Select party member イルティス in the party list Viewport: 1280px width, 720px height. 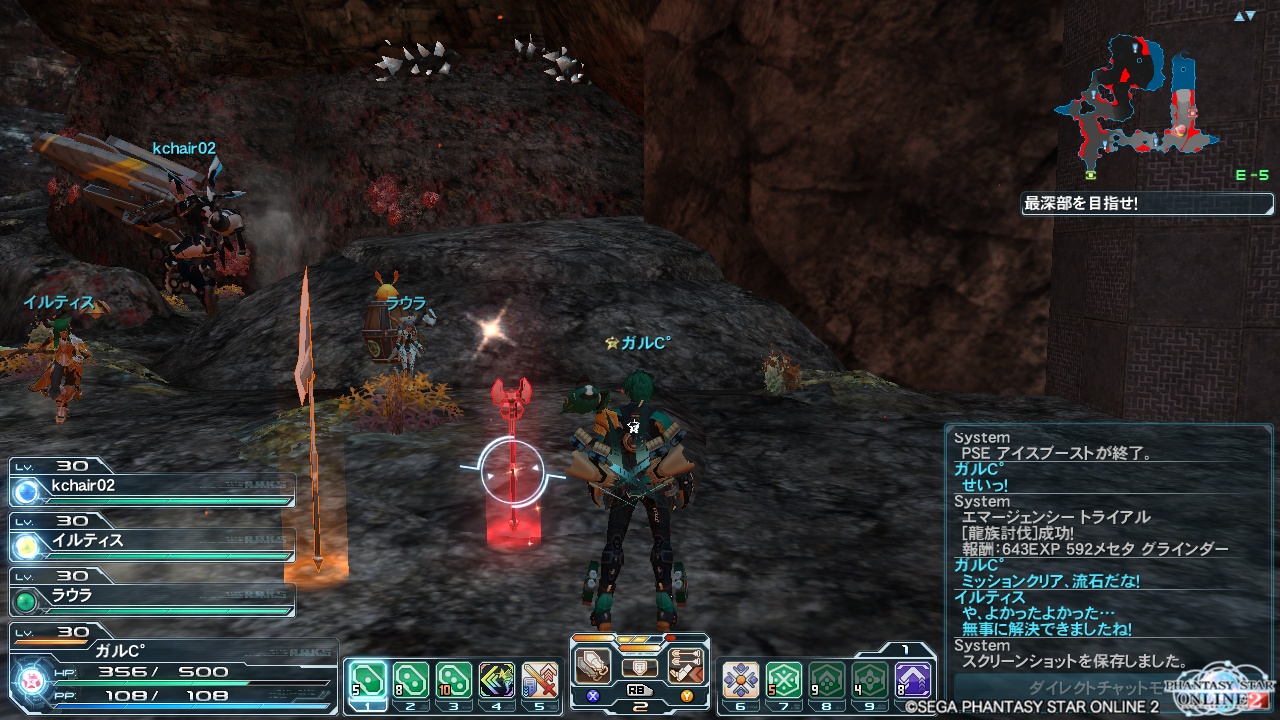152,542
